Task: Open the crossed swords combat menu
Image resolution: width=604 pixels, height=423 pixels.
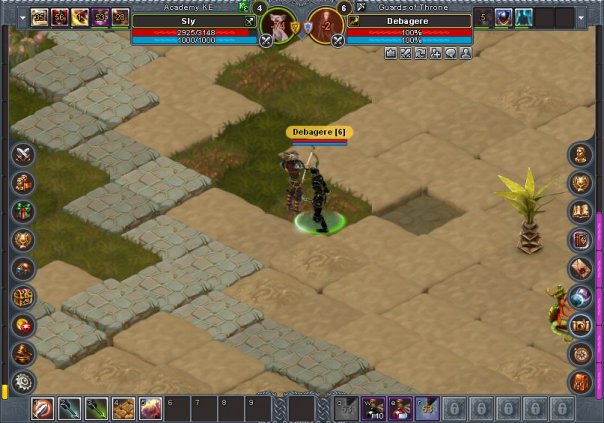Action: point(23,155)
